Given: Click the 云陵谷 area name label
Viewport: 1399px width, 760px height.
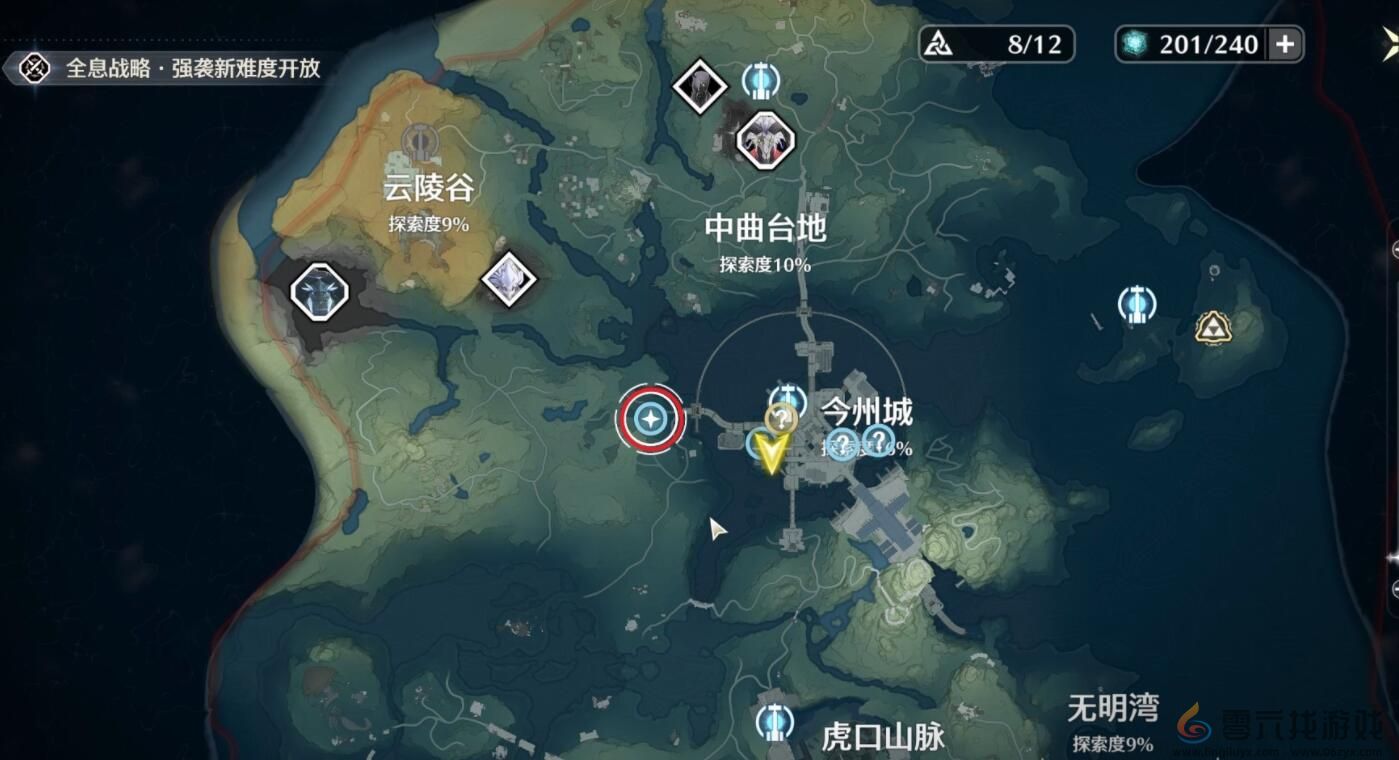Looking at the screenshot, I should coord(428,186).
